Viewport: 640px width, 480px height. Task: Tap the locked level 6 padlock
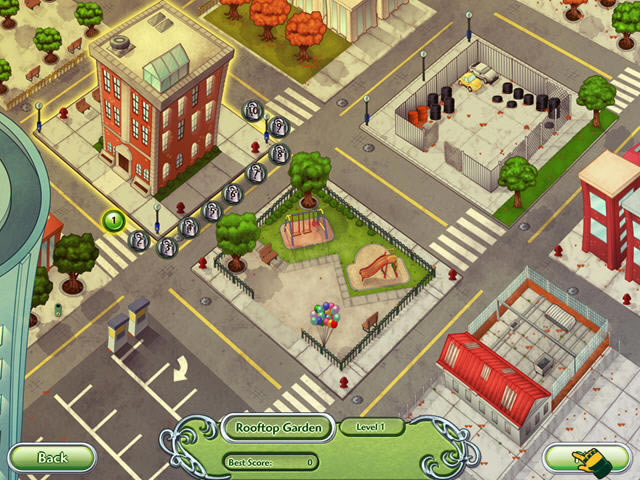[233, 194]
